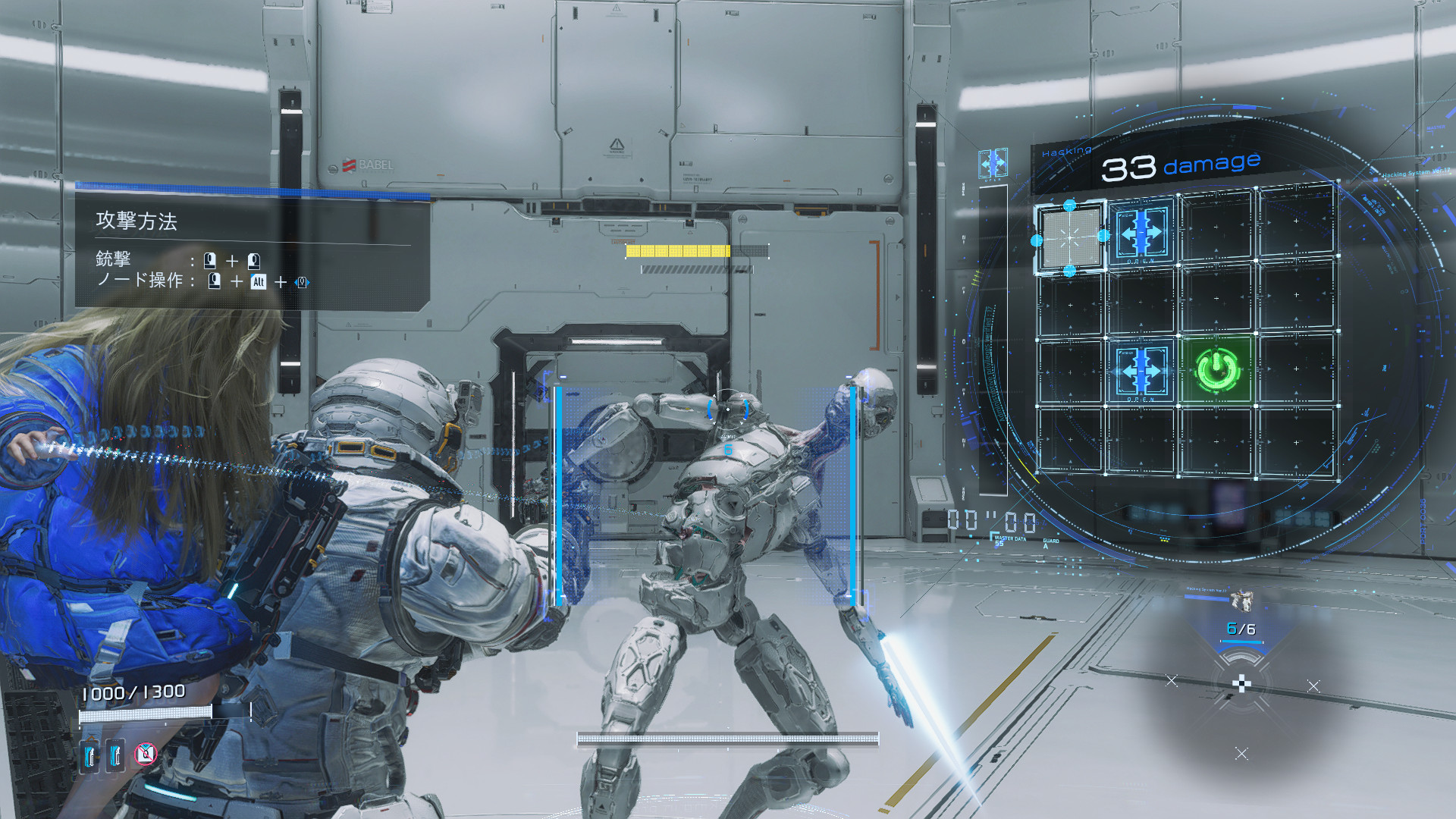1456x819 pixels.
Task: Click the highlighted cursor tile on hacking grid
Action: 1070,238
